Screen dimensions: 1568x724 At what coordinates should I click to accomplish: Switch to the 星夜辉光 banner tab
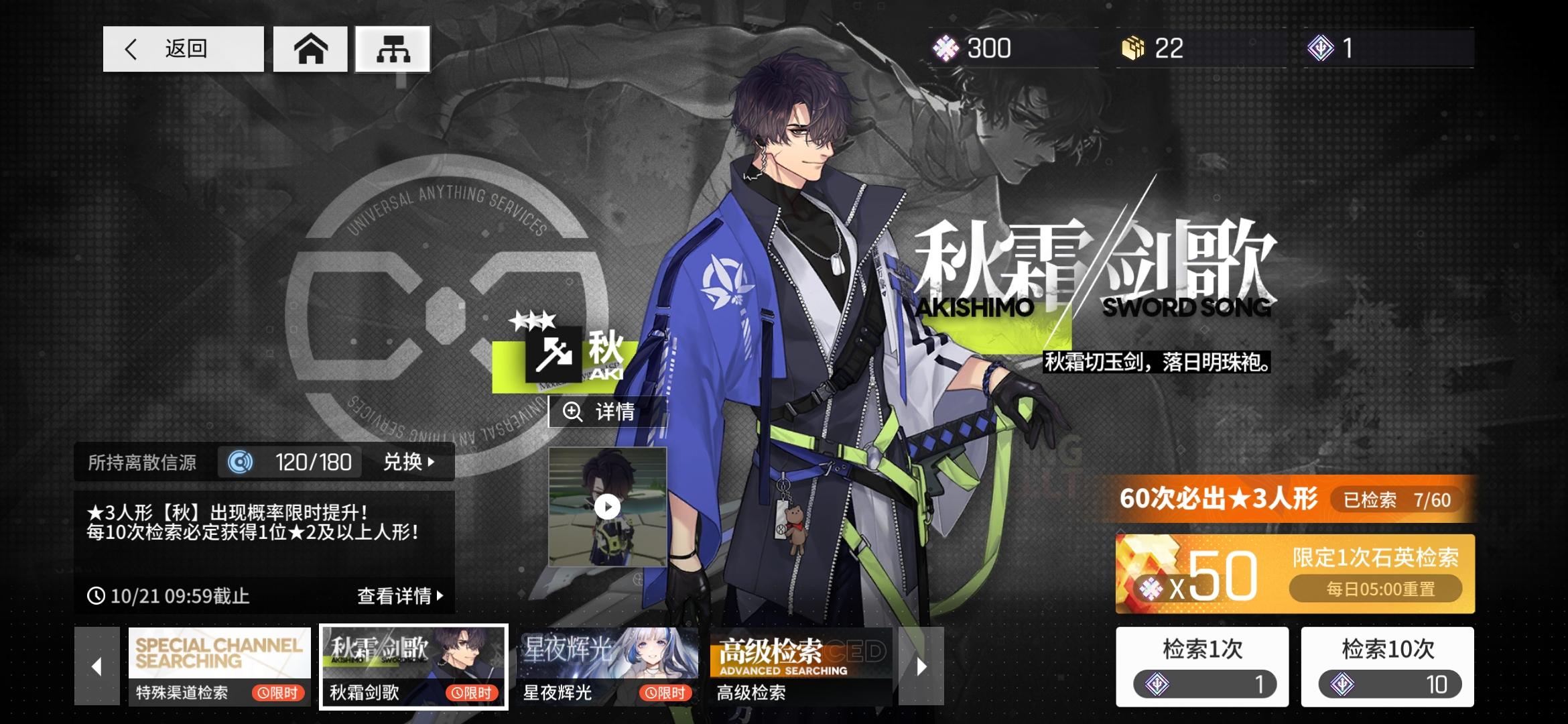(x=607, y=666)
